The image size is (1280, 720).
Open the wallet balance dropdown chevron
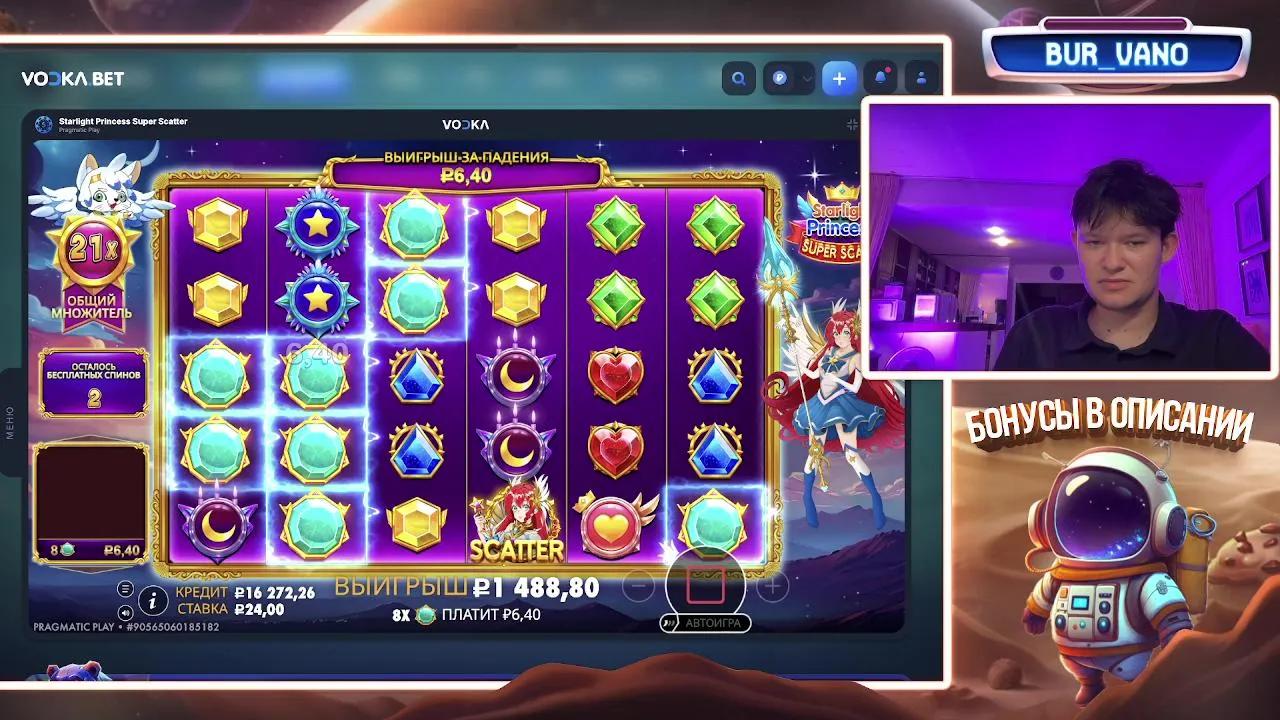tap(808, 77)
